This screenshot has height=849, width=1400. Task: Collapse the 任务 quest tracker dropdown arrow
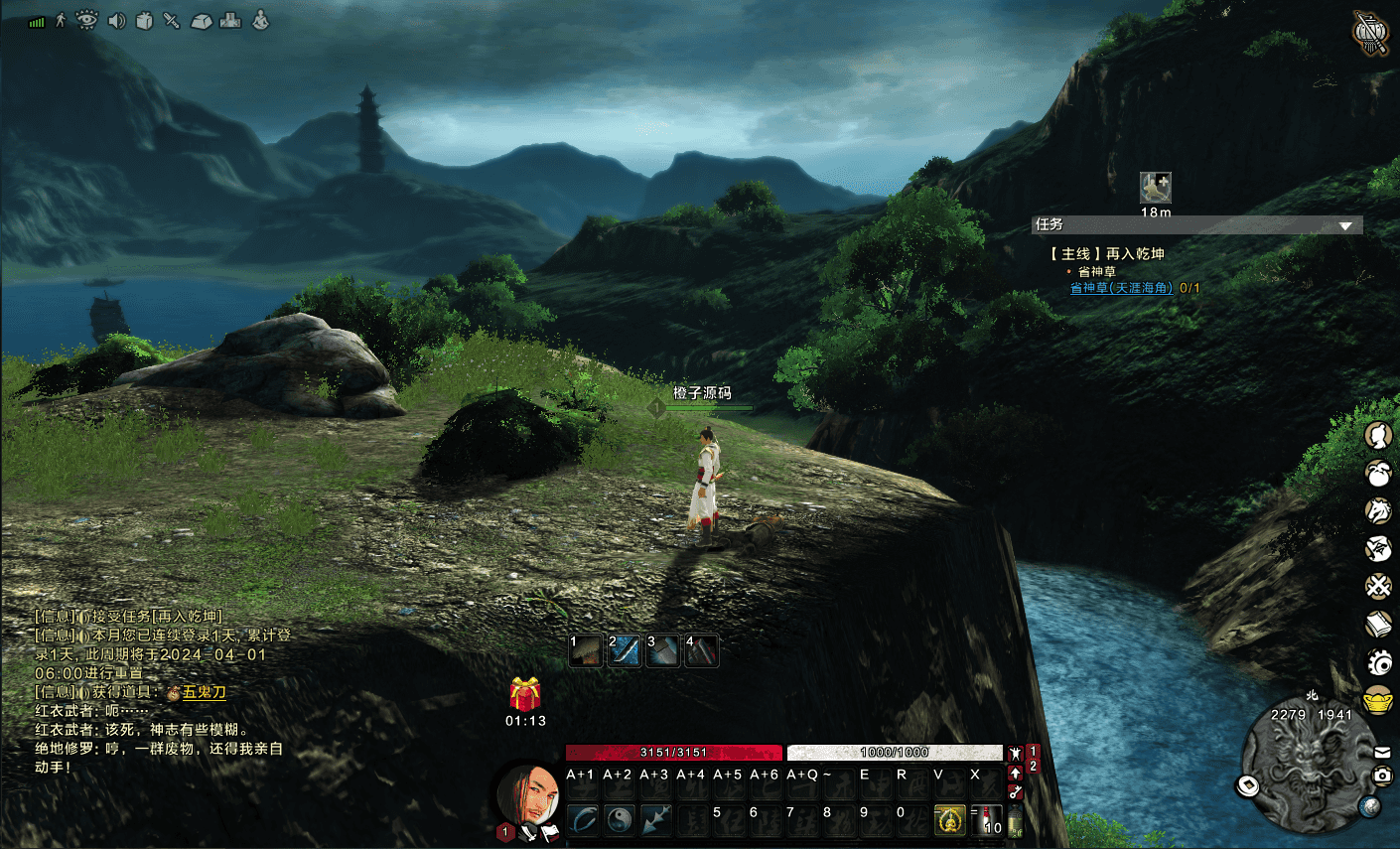pos(1345,226)
